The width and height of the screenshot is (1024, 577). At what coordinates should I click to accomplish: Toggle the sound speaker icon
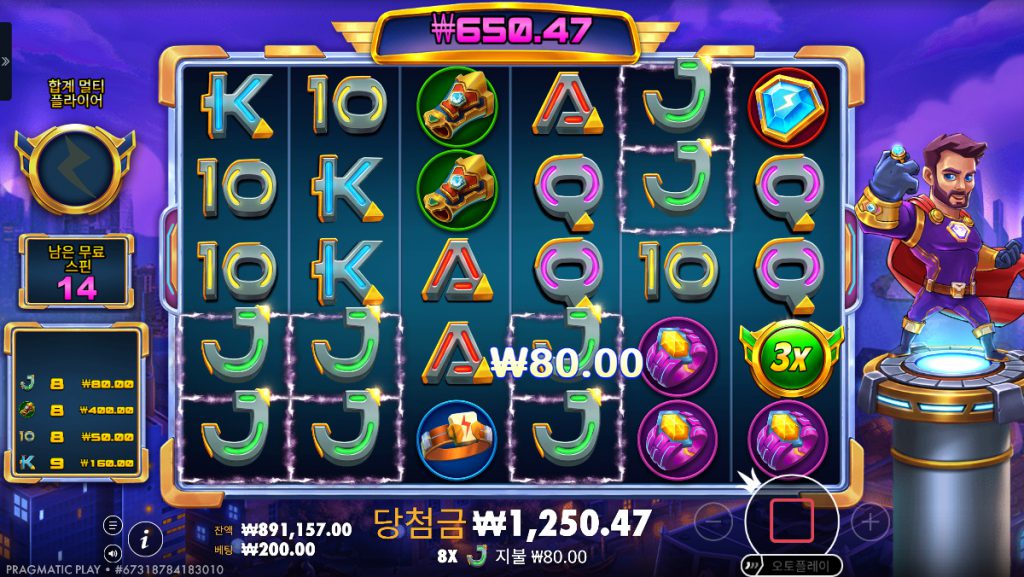pyautogui.click(x=112, y=551)
